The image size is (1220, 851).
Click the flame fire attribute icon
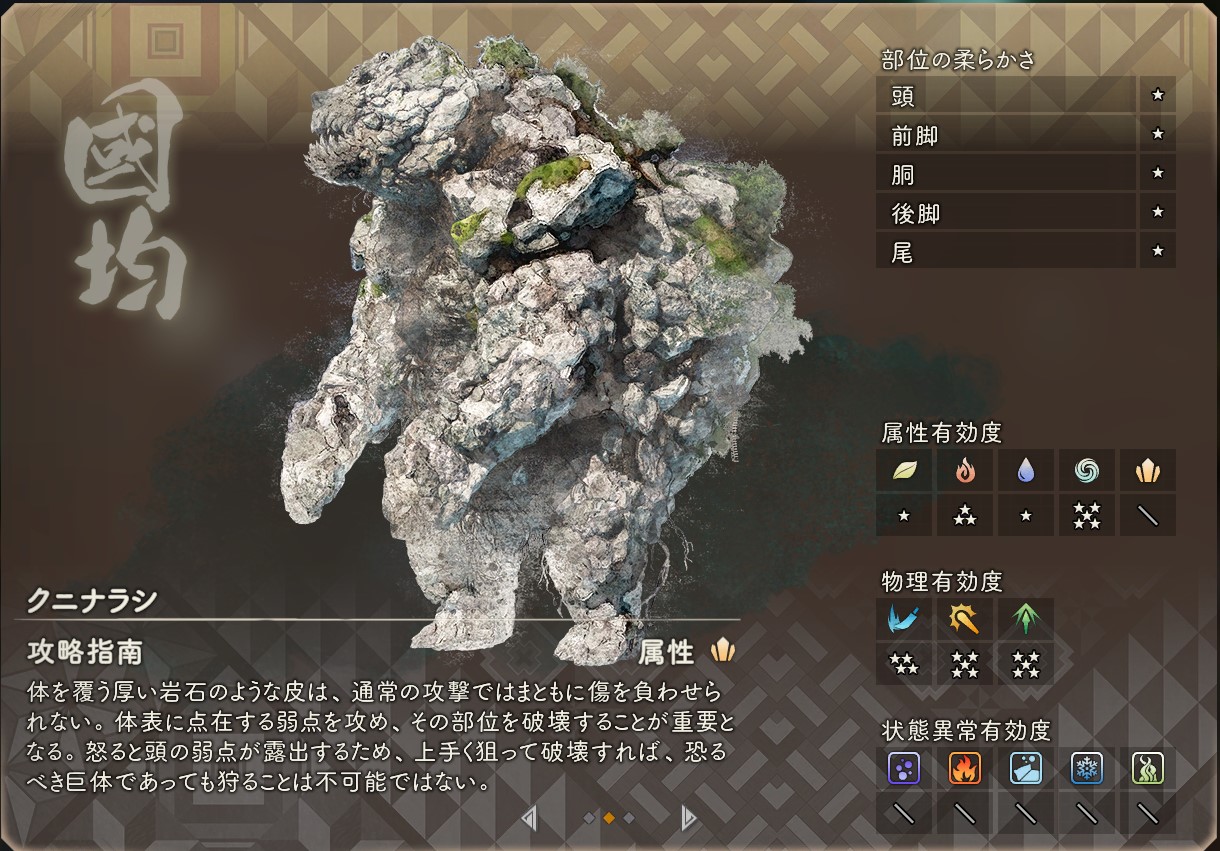tap(964, 470)
